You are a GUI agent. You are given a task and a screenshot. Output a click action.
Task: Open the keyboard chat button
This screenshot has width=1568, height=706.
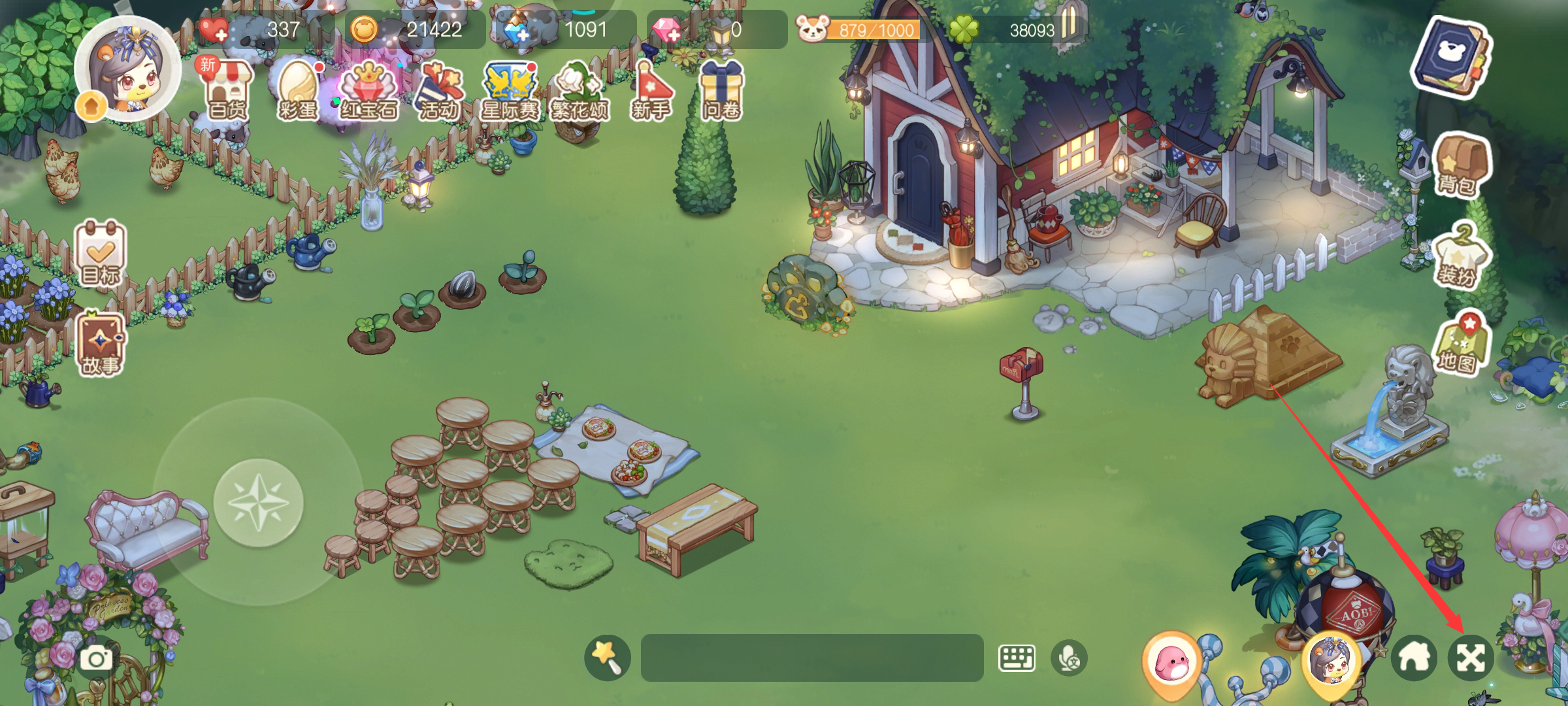click(1017, 658)
